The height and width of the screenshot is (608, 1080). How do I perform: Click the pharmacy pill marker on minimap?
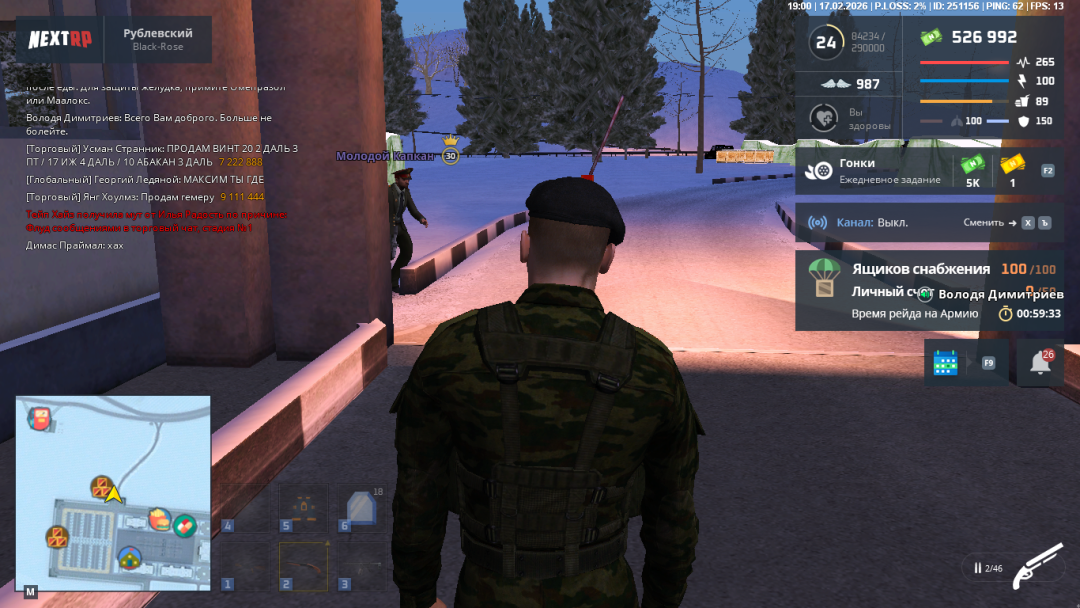184,525
